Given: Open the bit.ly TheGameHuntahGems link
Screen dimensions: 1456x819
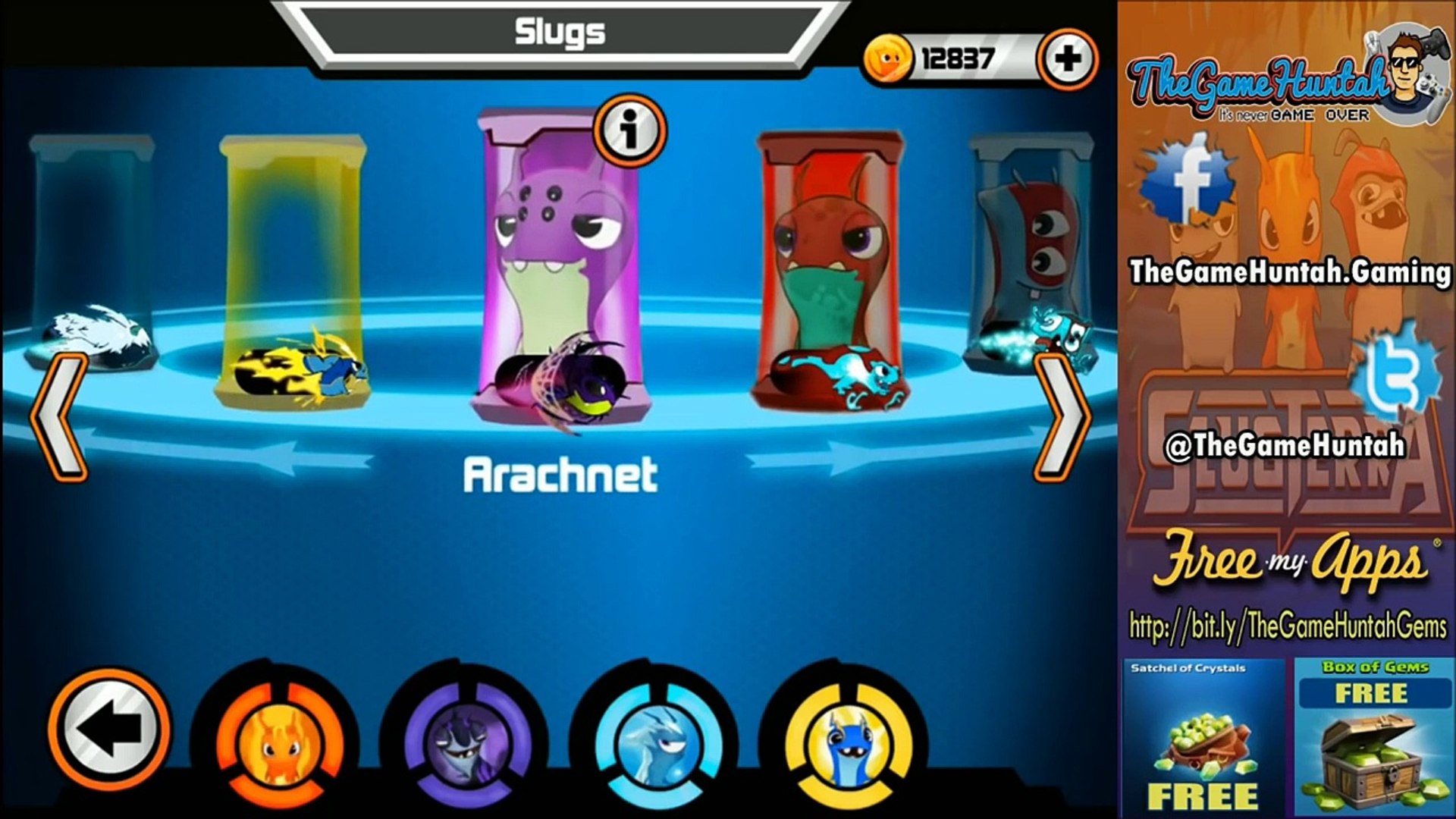Looking at the screenshot, I should pos(1288,626).
